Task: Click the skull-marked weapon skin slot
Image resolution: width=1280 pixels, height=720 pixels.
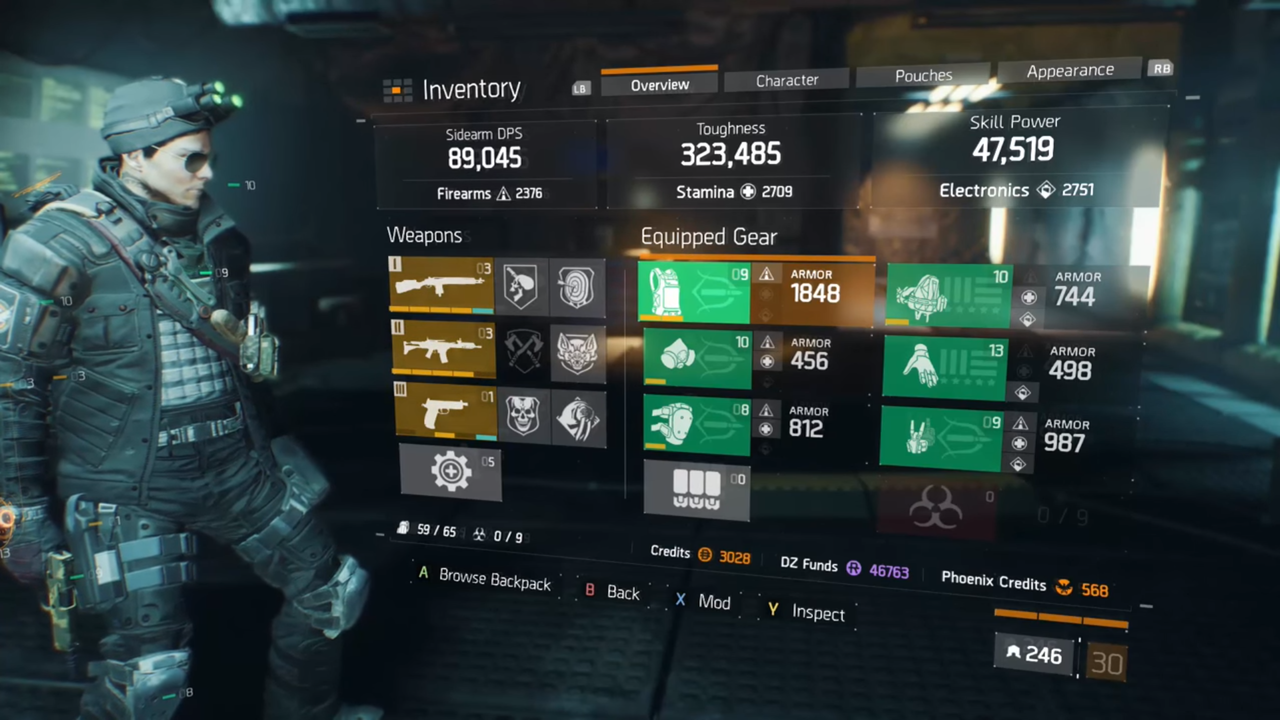Action: [x=524, y=413]
